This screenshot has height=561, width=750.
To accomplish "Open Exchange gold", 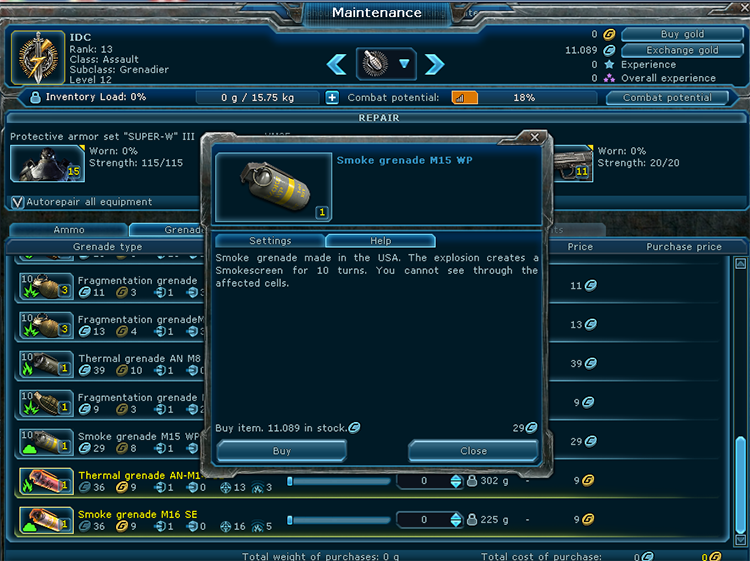I will [x=681, y=50].
